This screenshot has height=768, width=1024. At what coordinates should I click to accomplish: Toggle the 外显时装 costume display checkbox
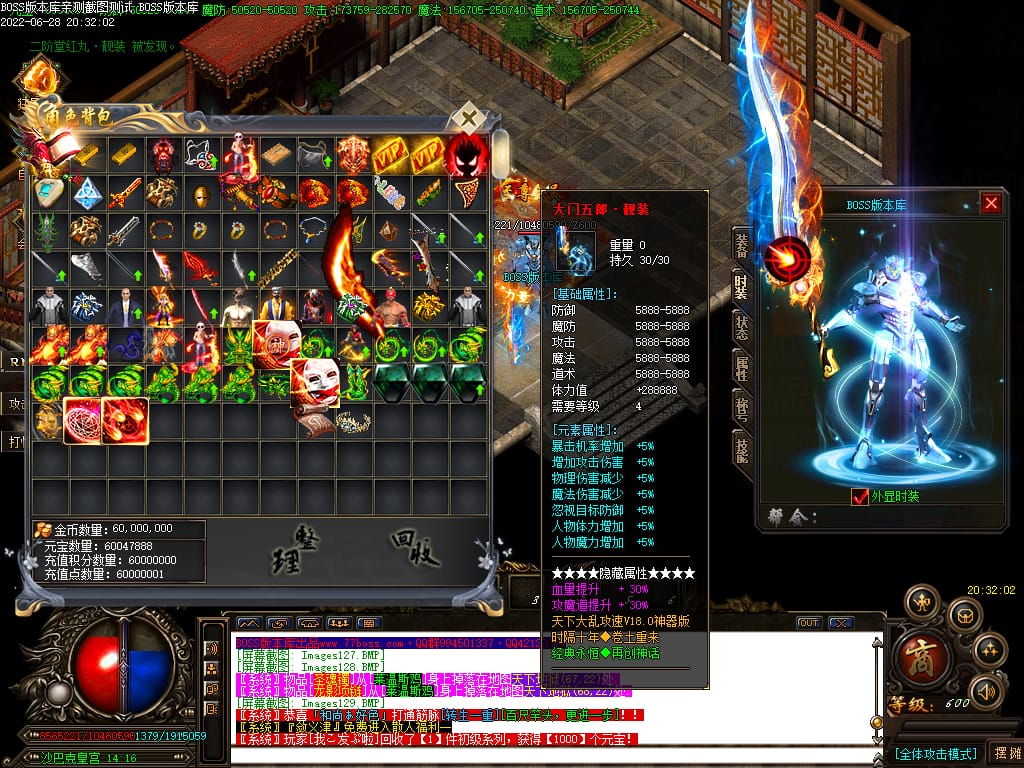click(859, 496)
